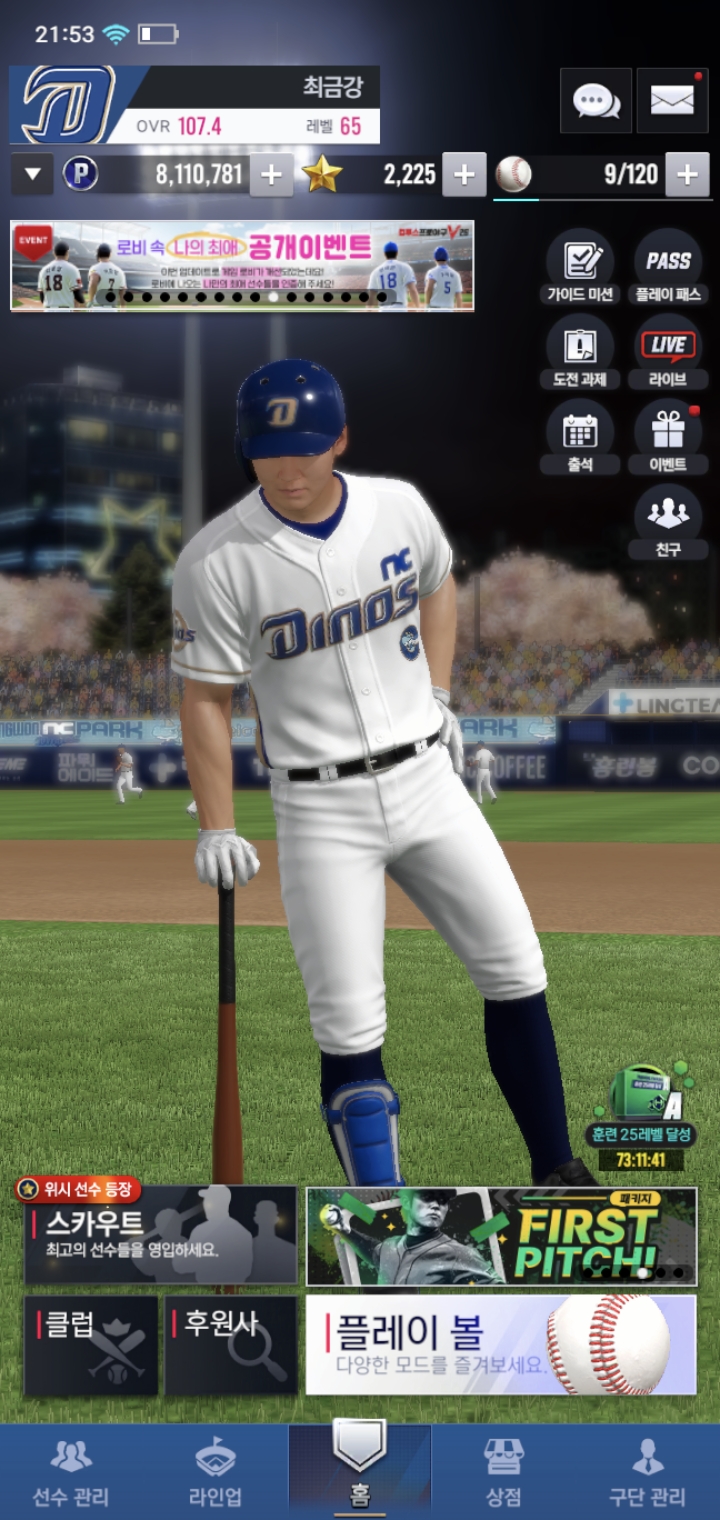The height and width of the screenshot is (1520, 720).
Task: Open the 친구 friends list
Action: pyautogui.click(x=668, y=522)
